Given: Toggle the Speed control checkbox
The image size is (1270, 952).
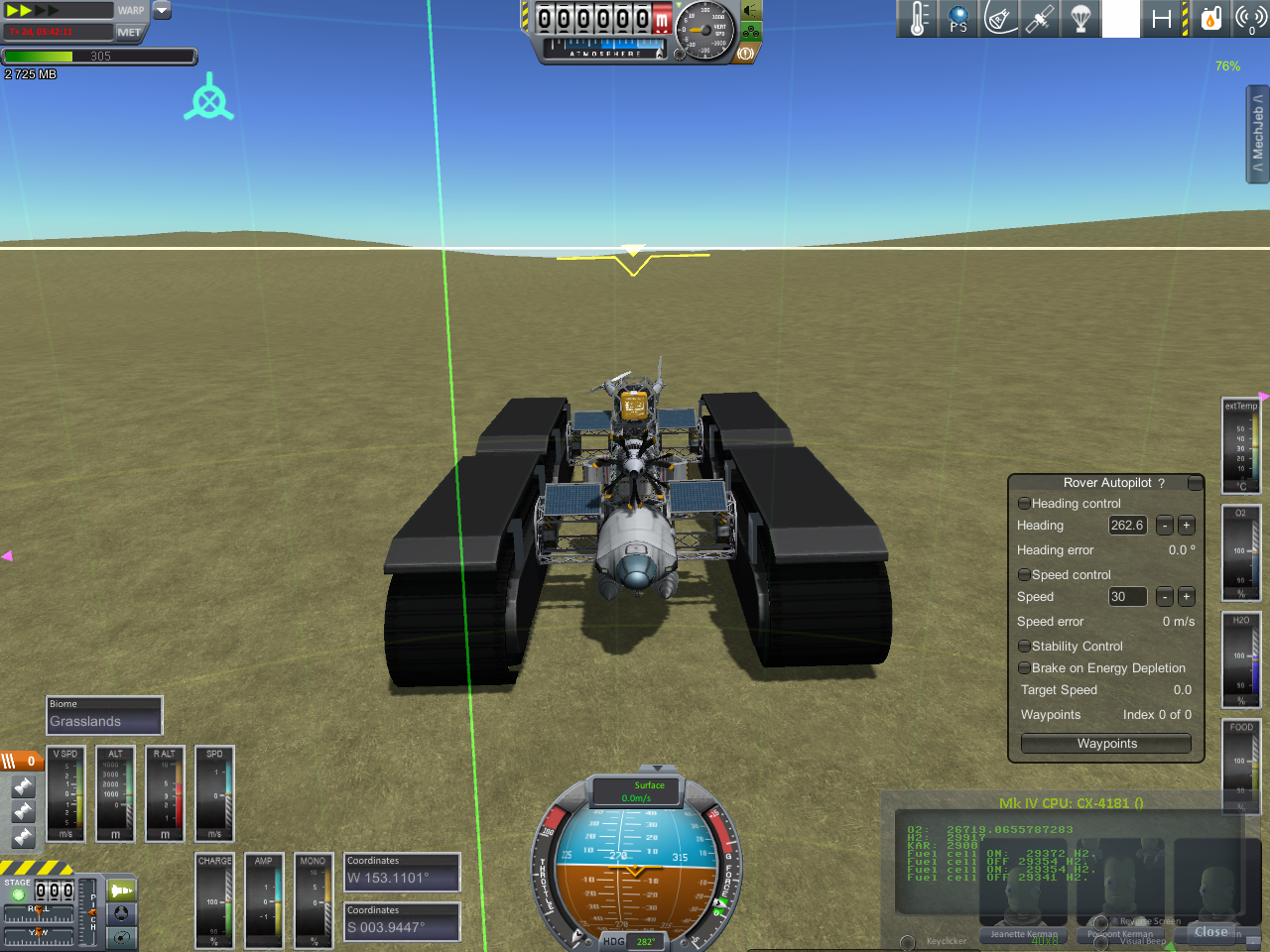Looking at the screenshot, I should (x=1024, y=575).
